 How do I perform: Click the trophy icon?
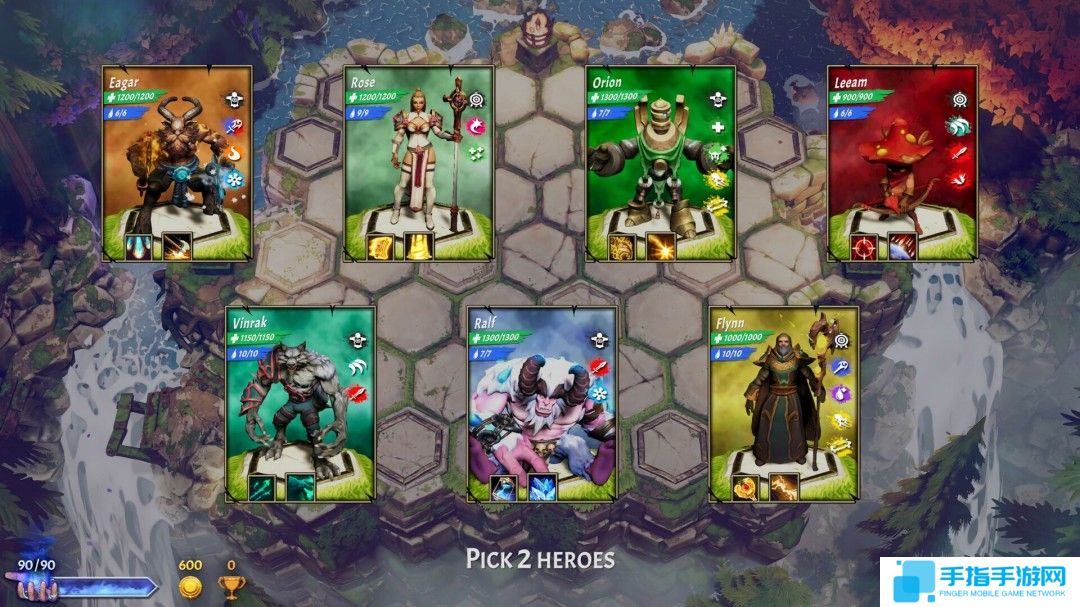(231, 587)
